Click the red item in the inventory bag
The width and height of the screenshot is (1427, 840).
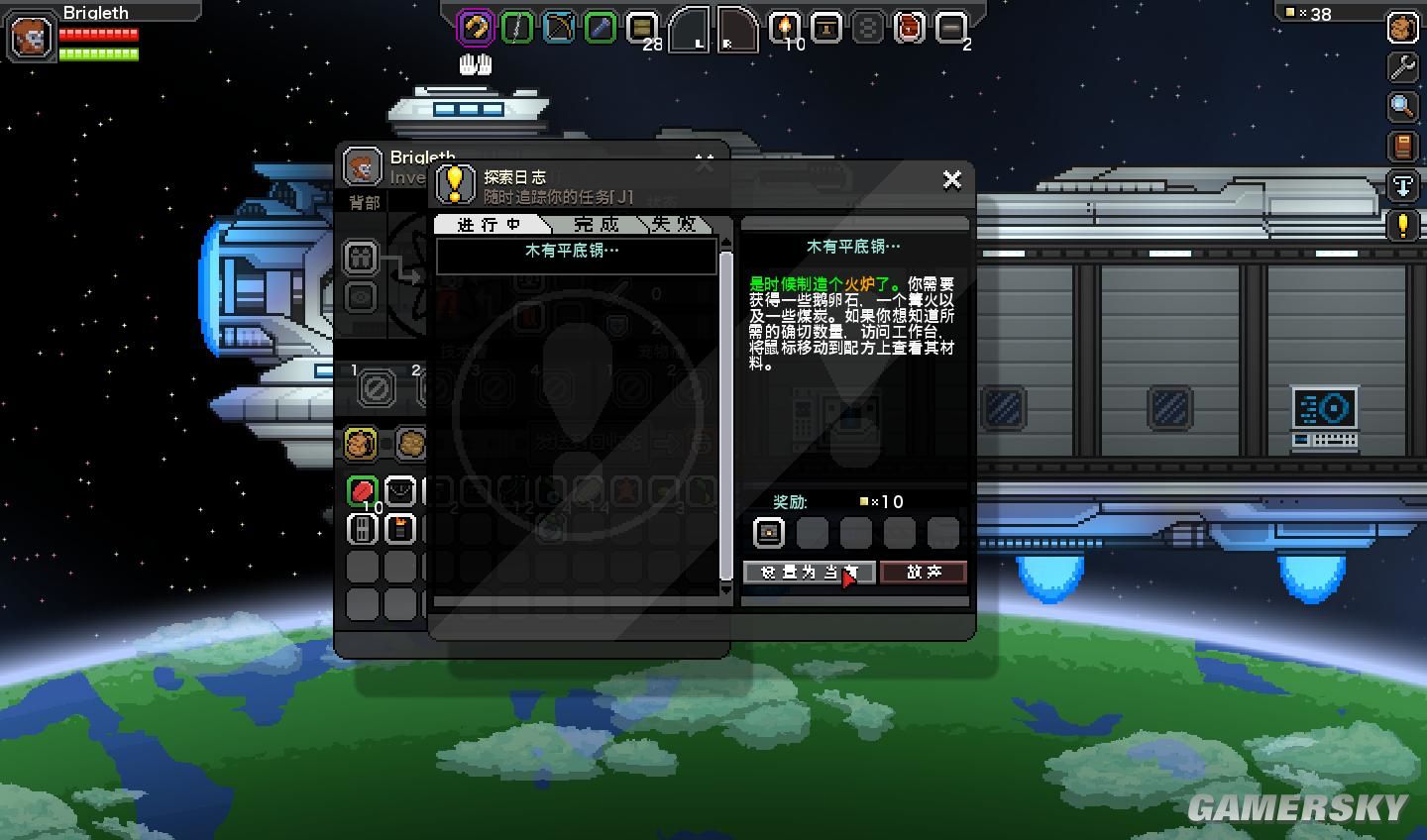point(363,490)
